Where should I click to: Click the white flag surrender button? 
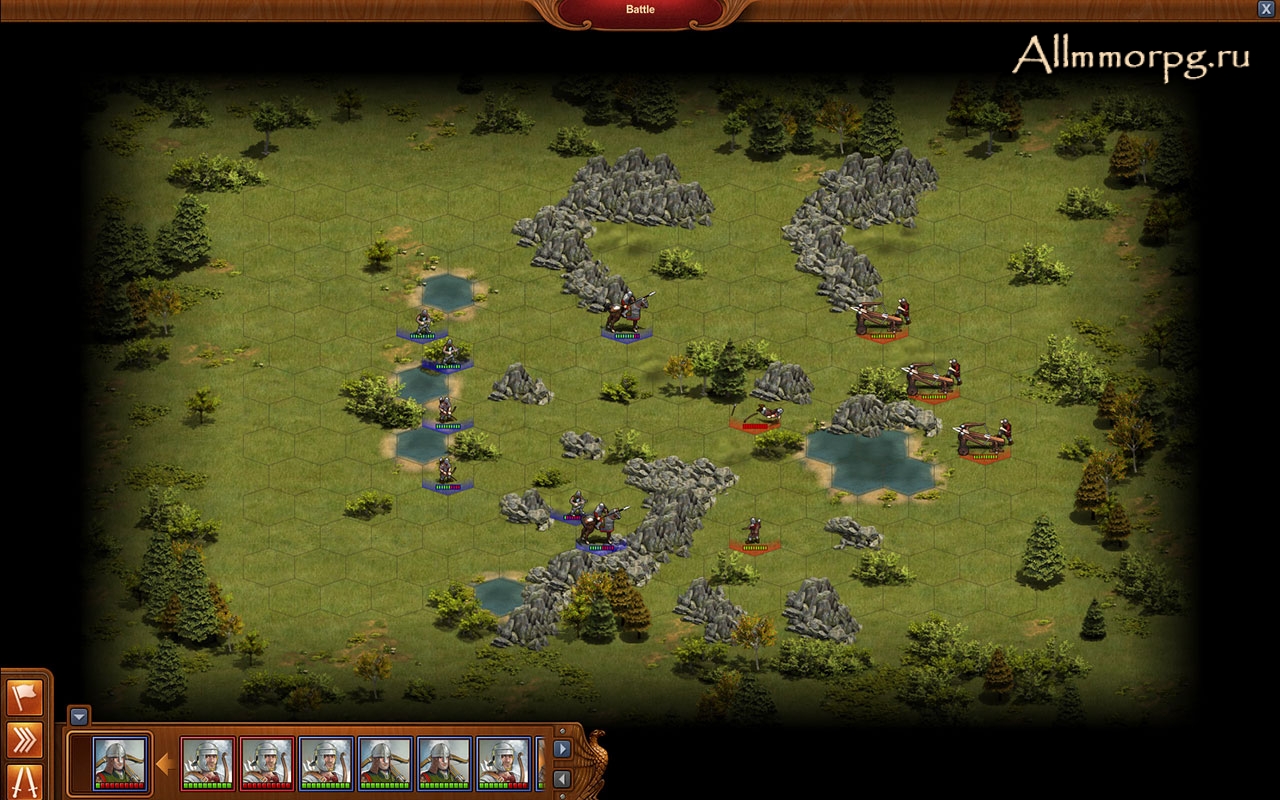tap(25, 696)
